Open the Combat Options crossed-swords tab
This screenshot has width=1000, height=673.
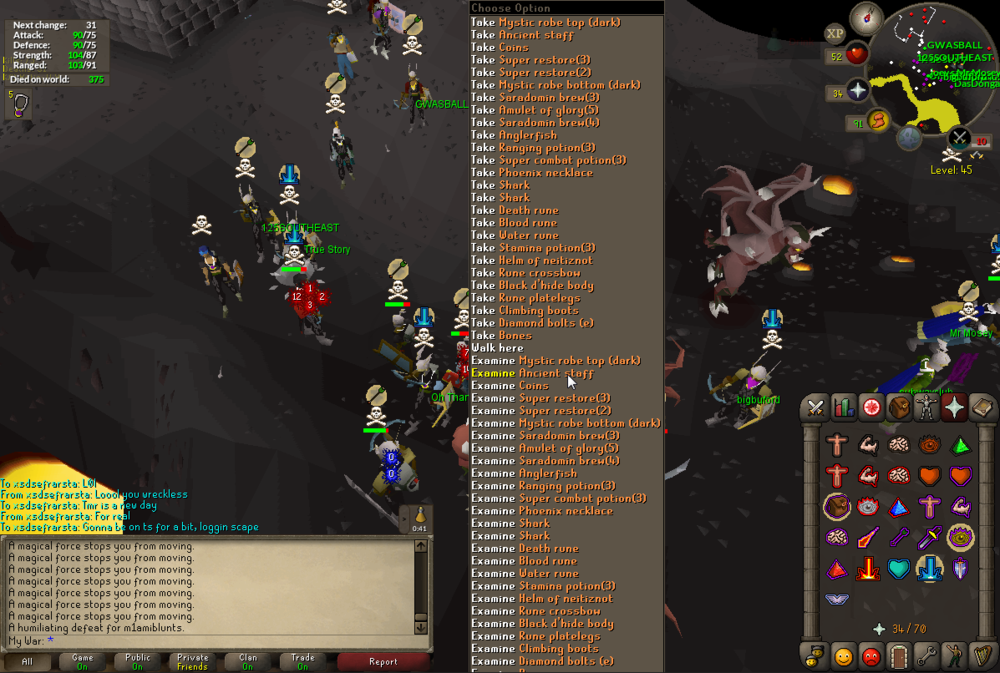(815, 407)
